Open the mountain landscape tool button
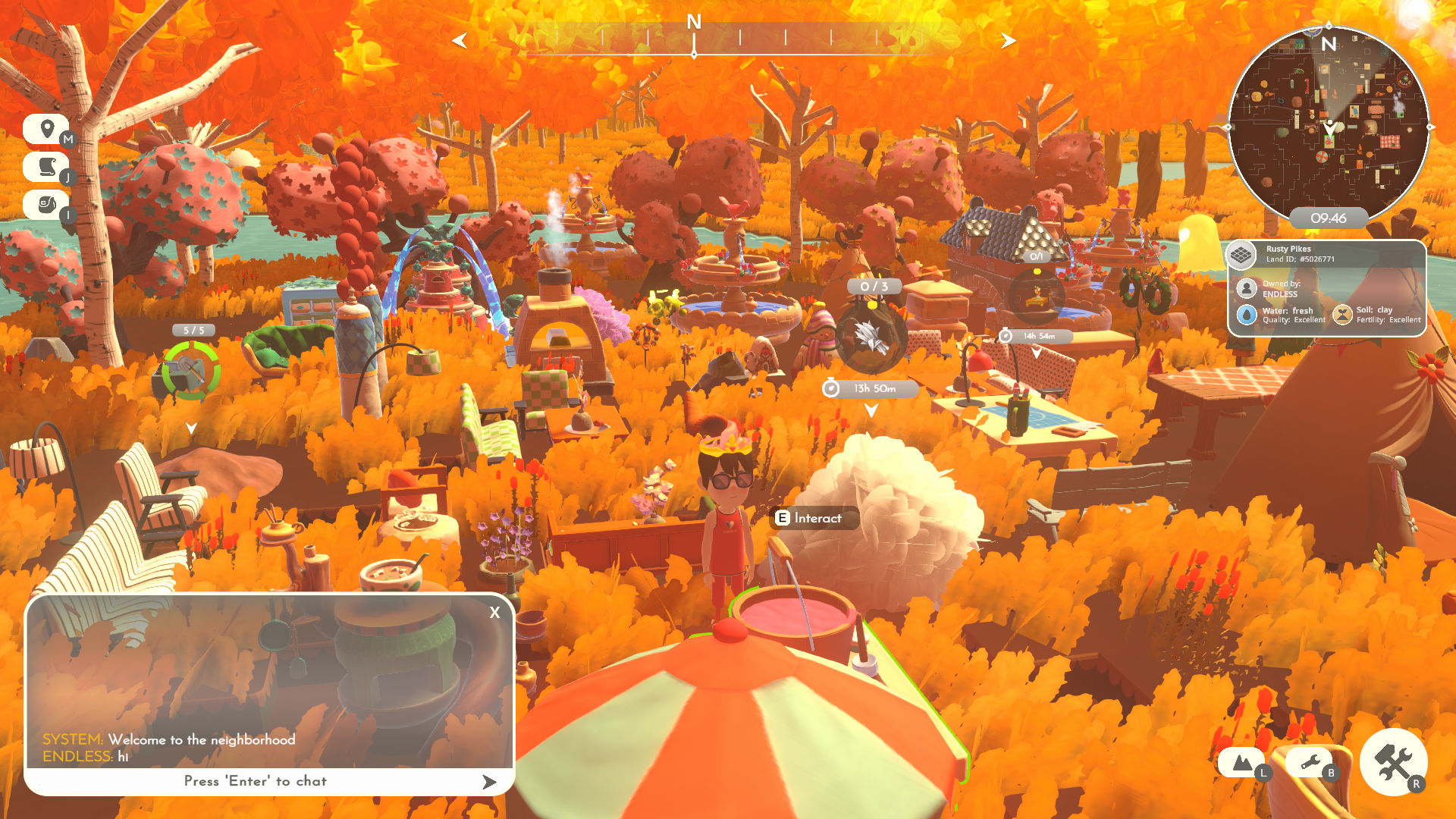Viewport: 1456px width, 819px height. pyautogui.click(x=1241, y=763)
